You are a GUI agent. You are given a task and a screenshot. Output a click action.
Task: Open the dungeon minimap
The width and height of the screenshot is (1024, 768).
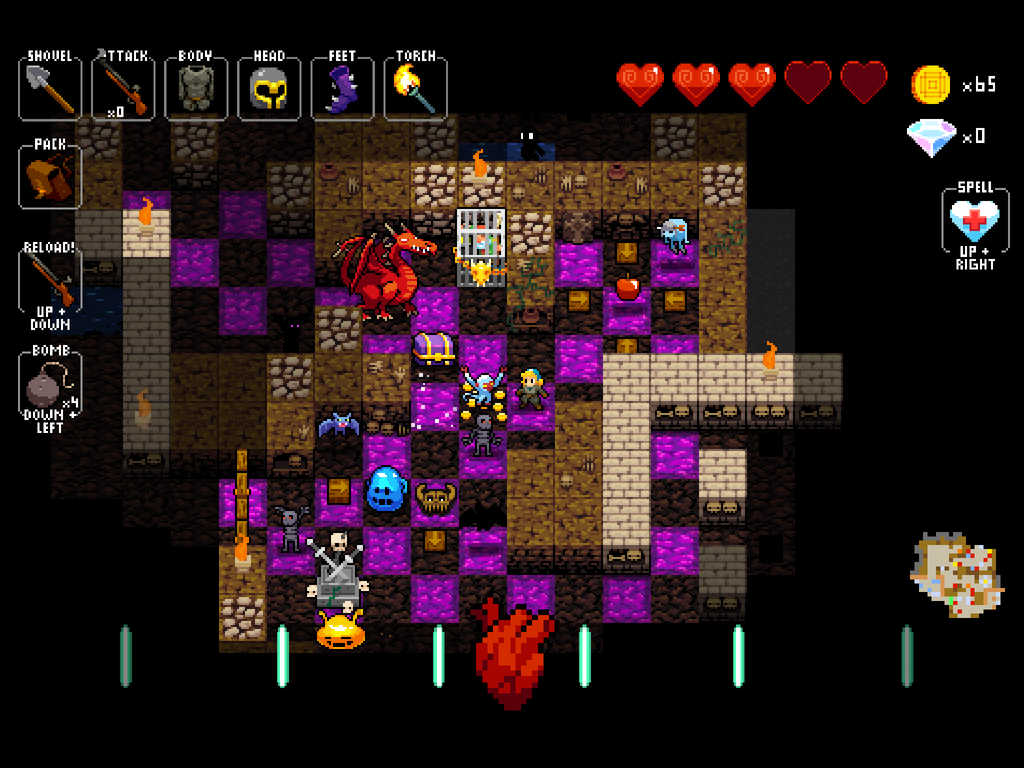(x=957, y=575)
